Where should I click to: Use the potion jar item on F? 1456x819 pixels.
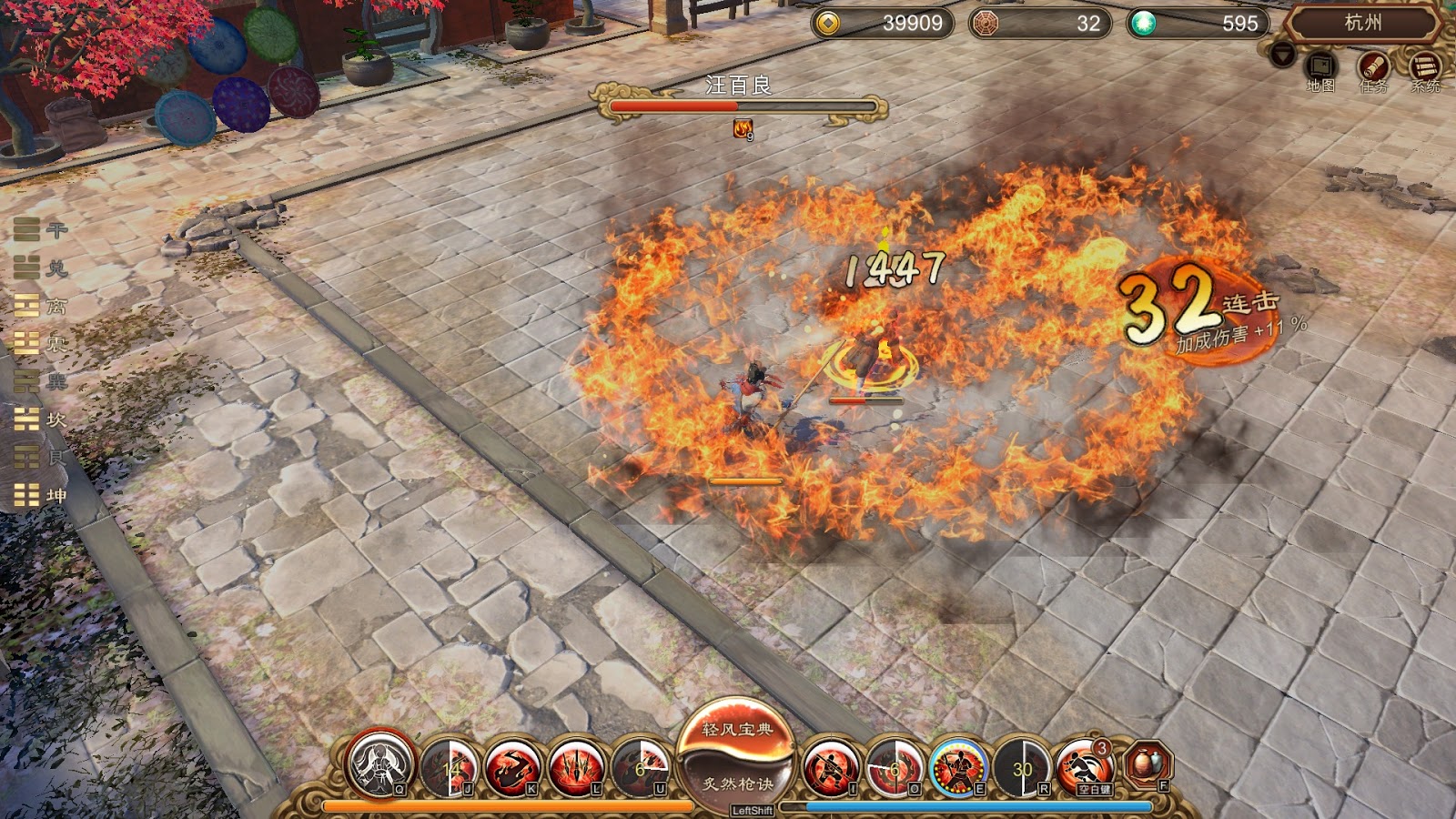(1148, 764)
